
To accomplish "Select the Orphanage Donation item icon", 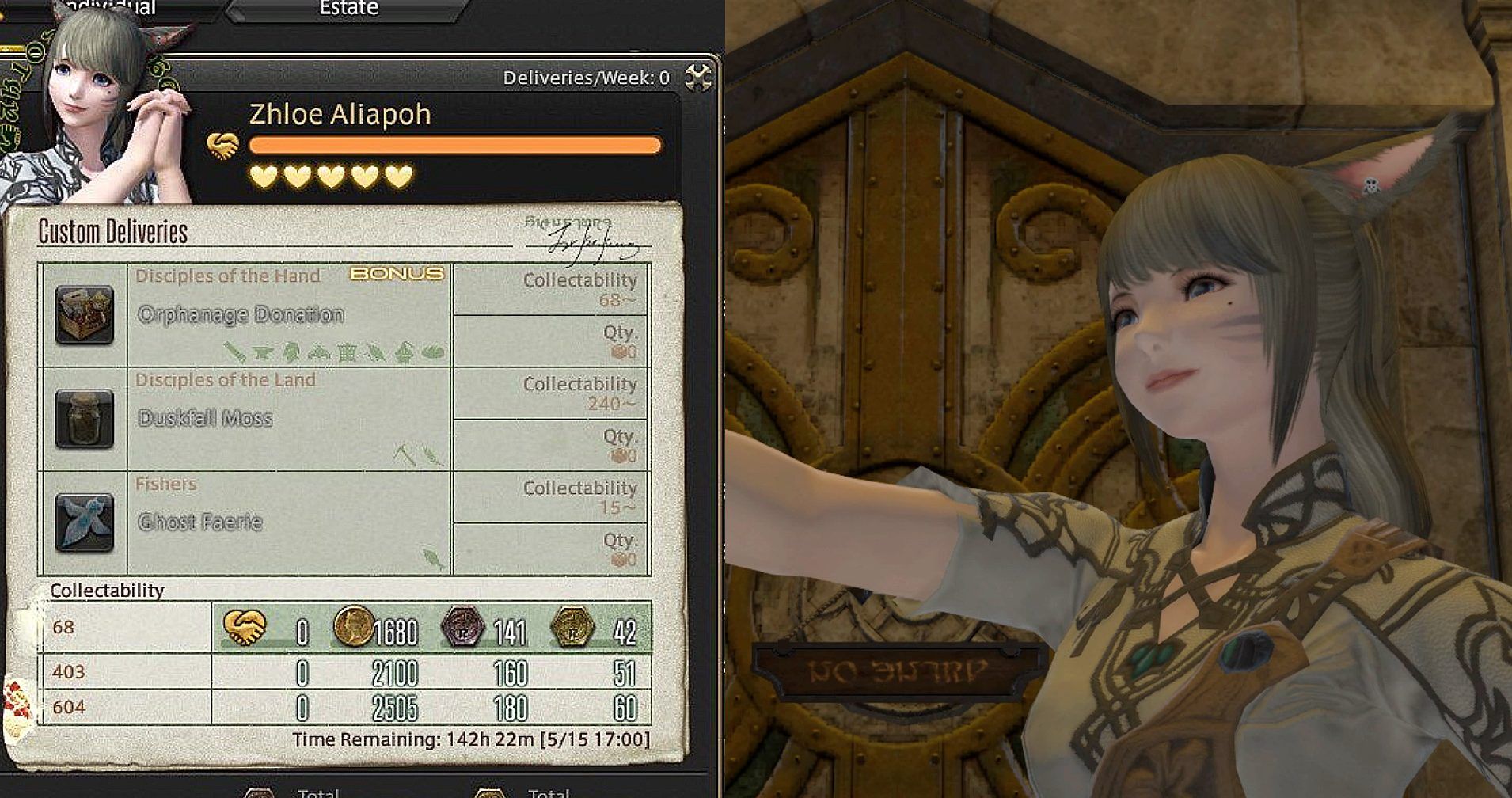I will [85, 315].
